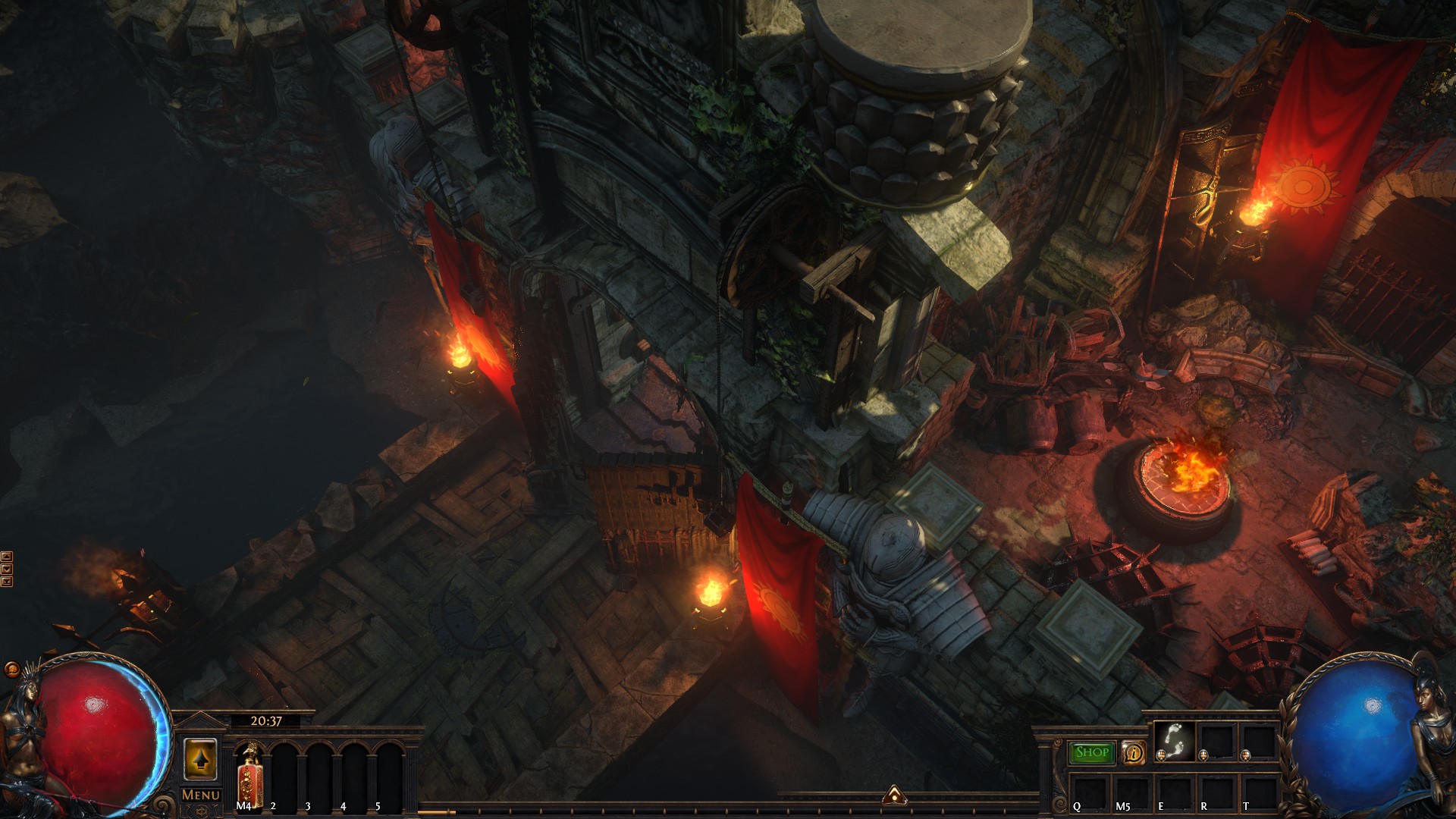Viewport: 1456px width, 819px height.
Task: Select the empty M5 skill slot
Action: click(x=1131, y=792)
